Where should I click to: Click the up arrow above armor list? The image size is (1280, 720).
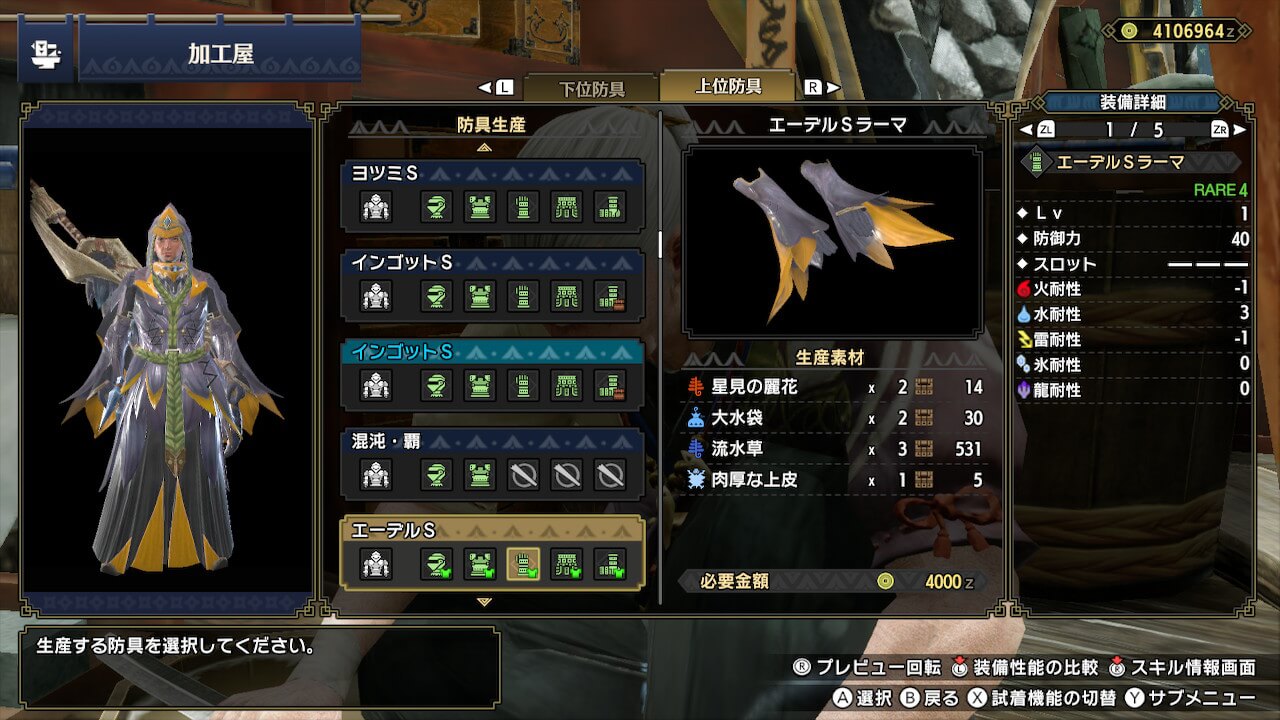tap(485, 147)
